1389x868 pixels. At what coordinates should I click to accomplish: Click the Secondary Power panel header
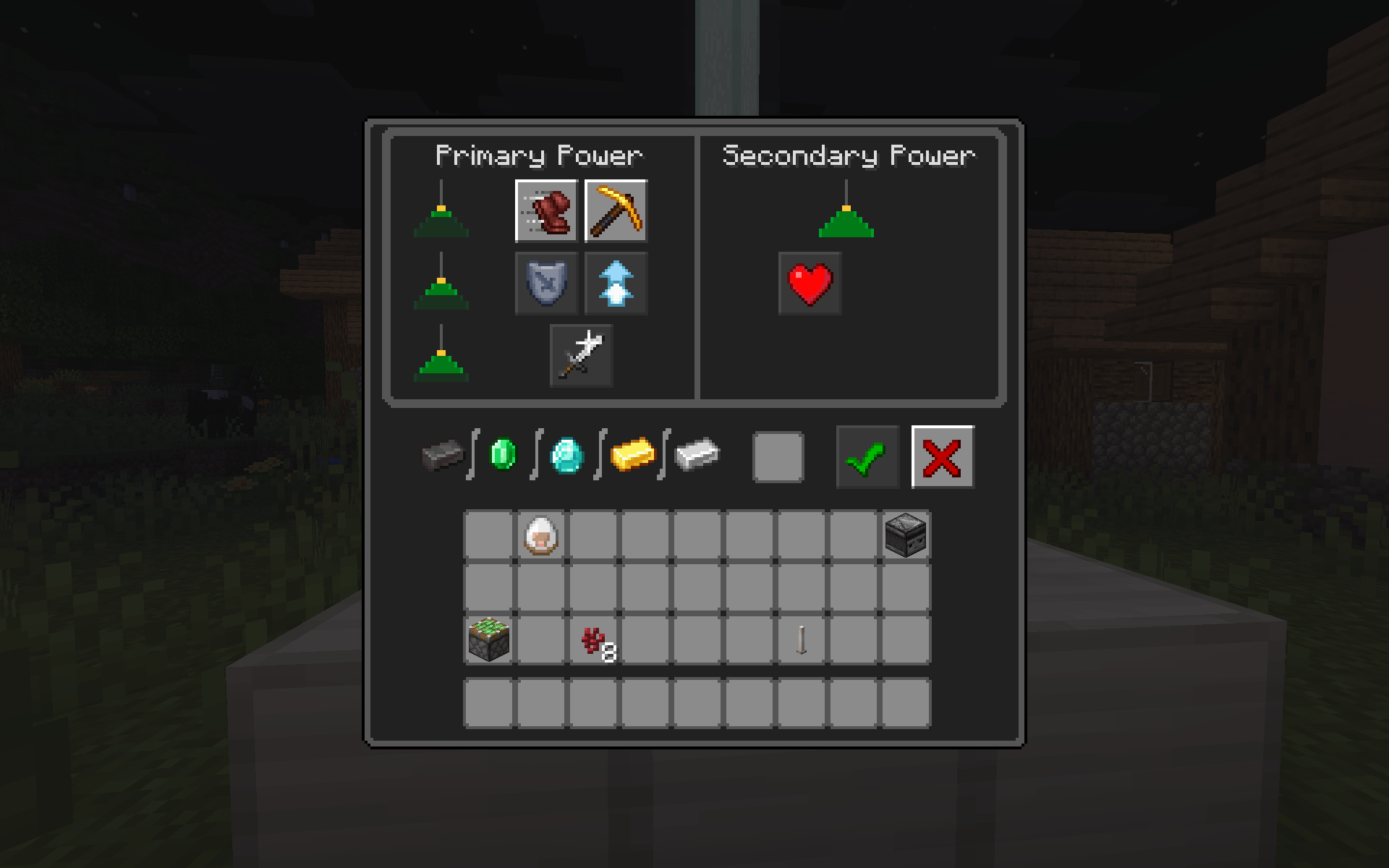pyautogui.click(x=848, y=154)
